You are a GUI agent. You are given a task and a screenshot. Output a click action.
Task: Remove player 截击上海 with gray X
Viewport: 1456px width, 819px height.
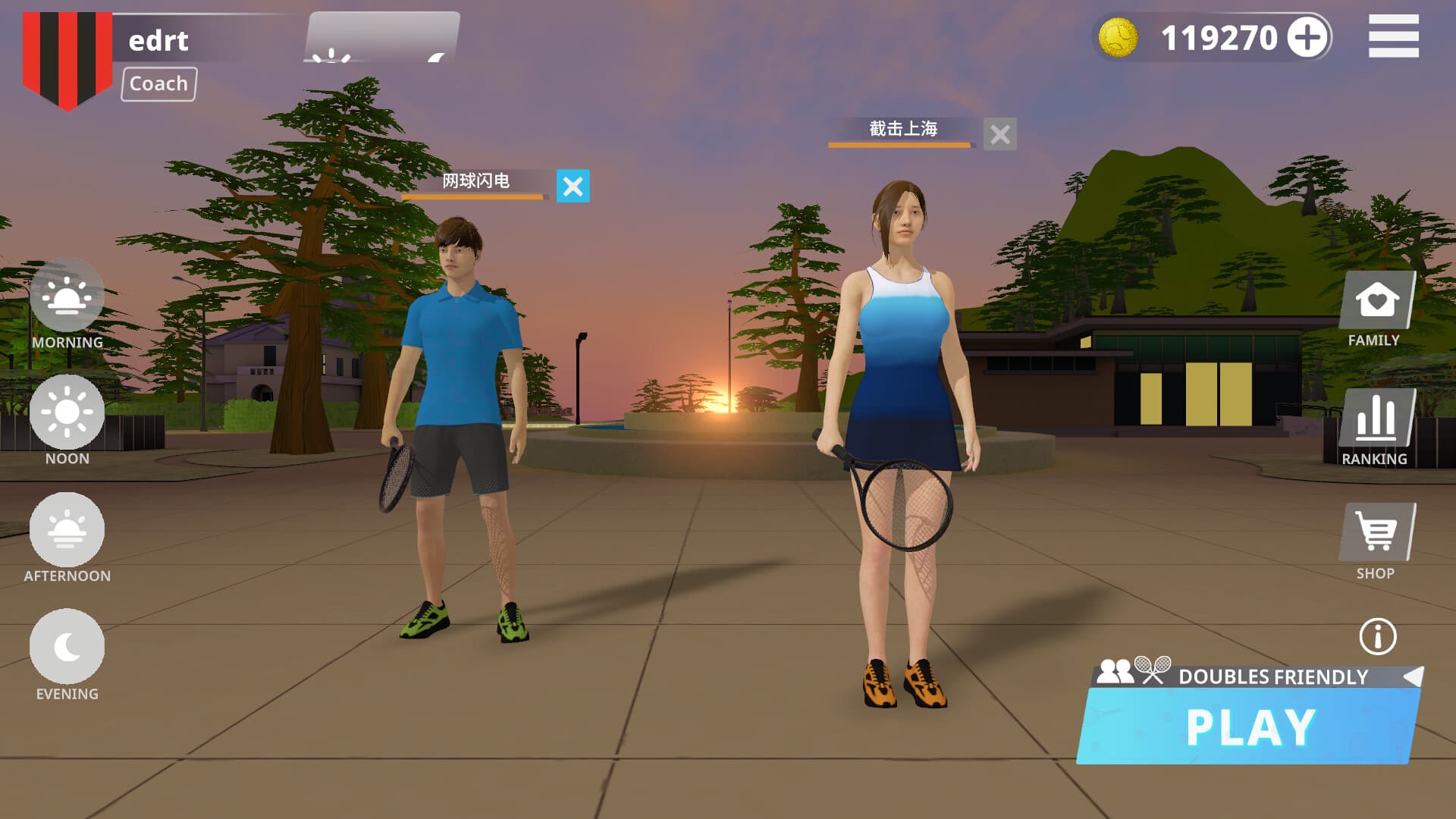pyautogui.click(x=999, y=135)
